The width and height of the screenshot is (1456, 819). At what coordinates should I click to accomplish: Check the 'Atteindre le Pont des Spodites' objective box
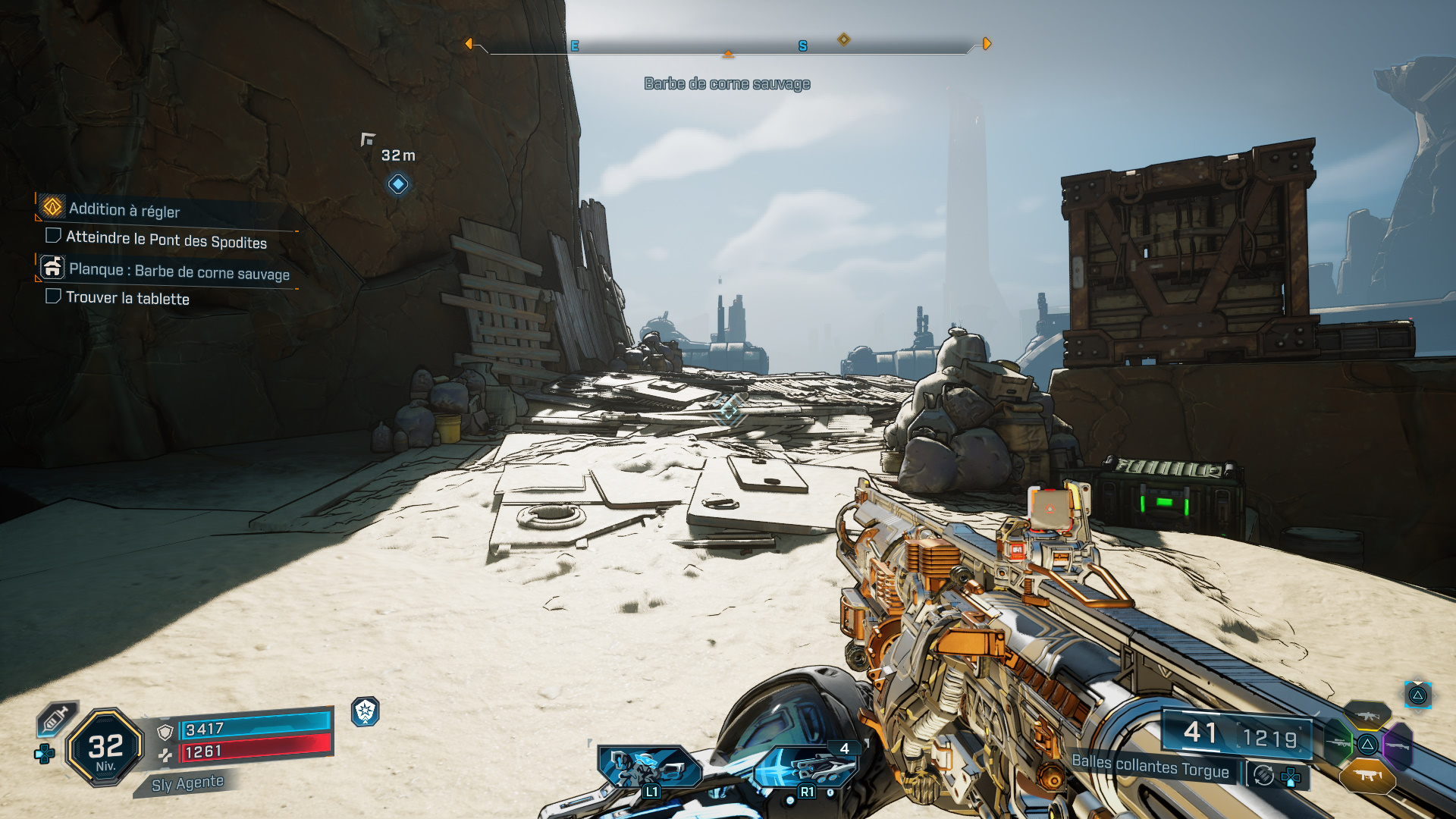(x=53, y=236)
